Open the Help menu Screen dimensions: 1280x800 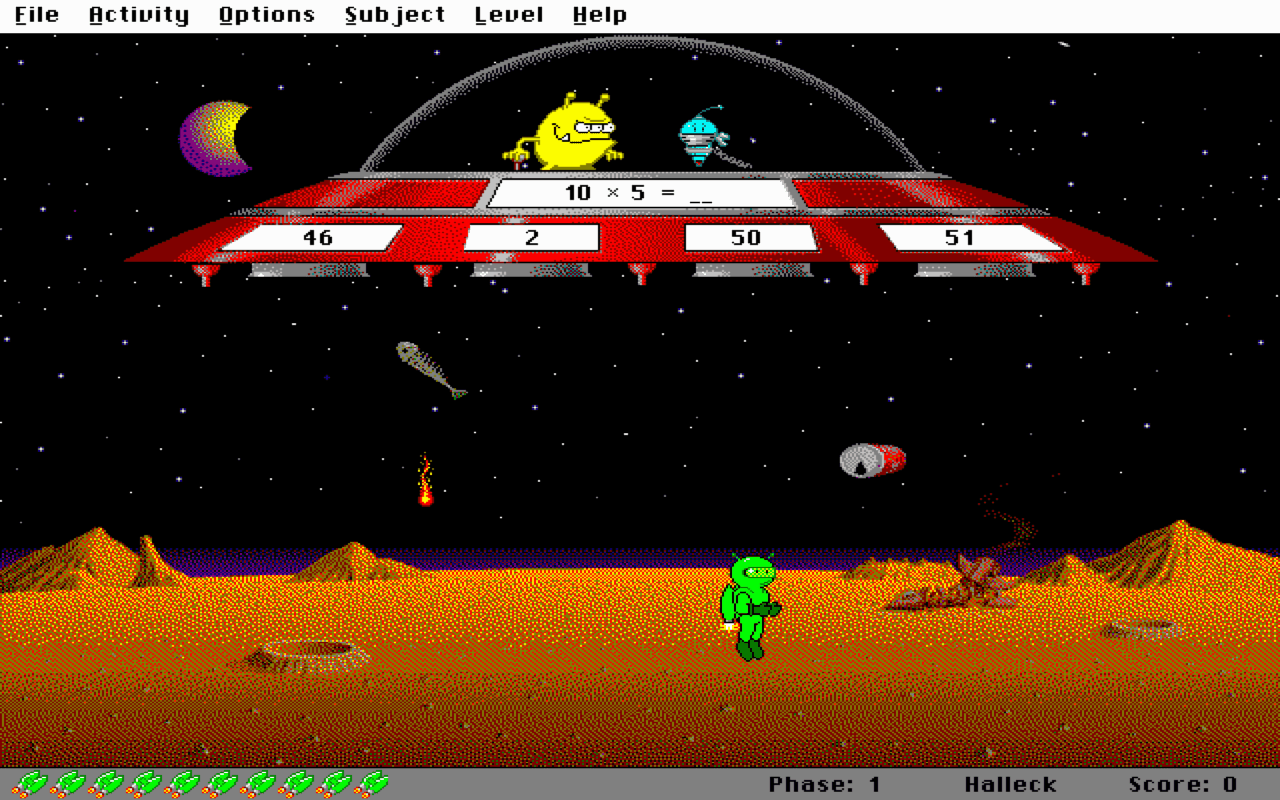599,14
